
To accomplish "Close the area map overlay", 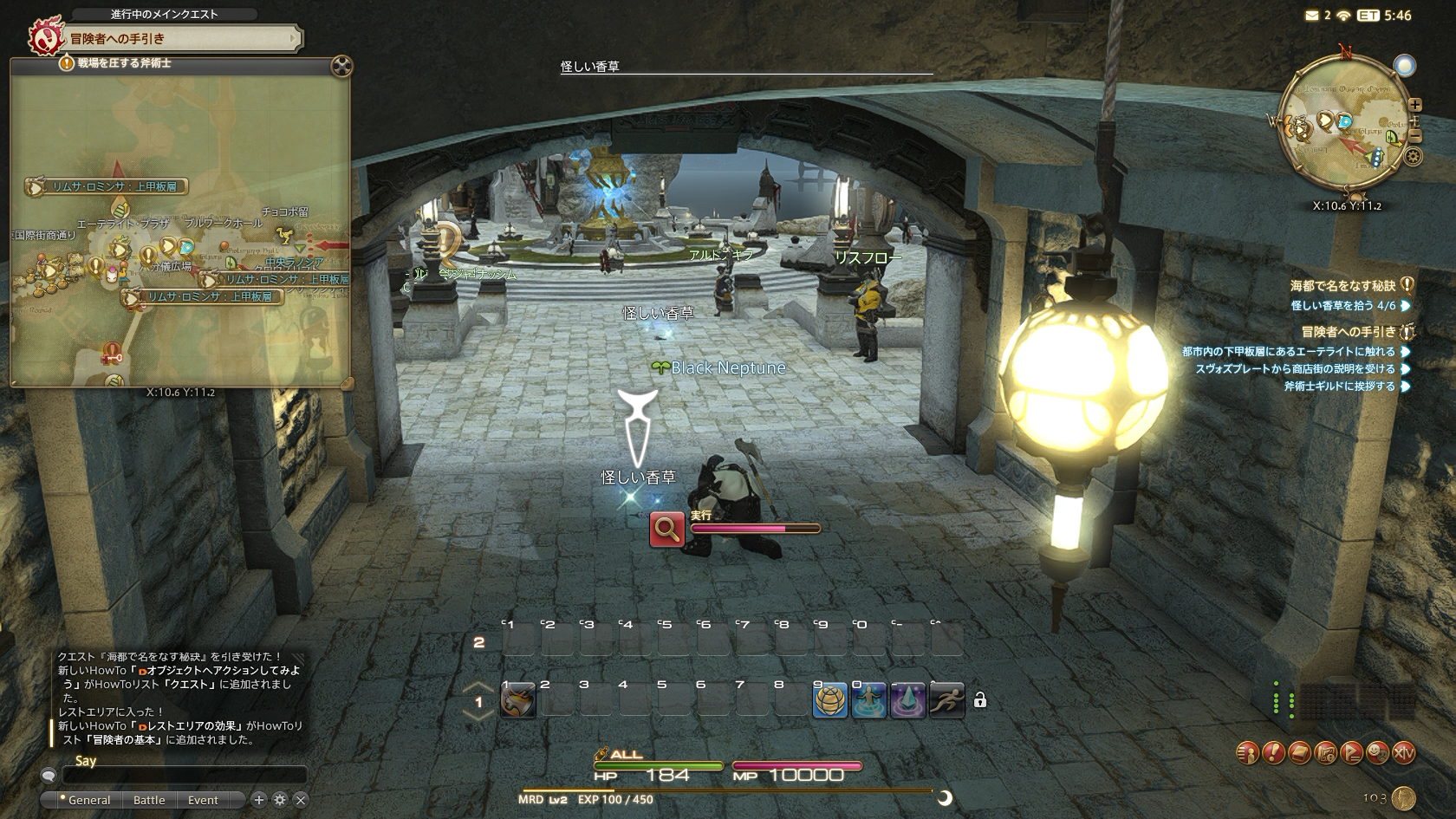I will tap(342, 66).
